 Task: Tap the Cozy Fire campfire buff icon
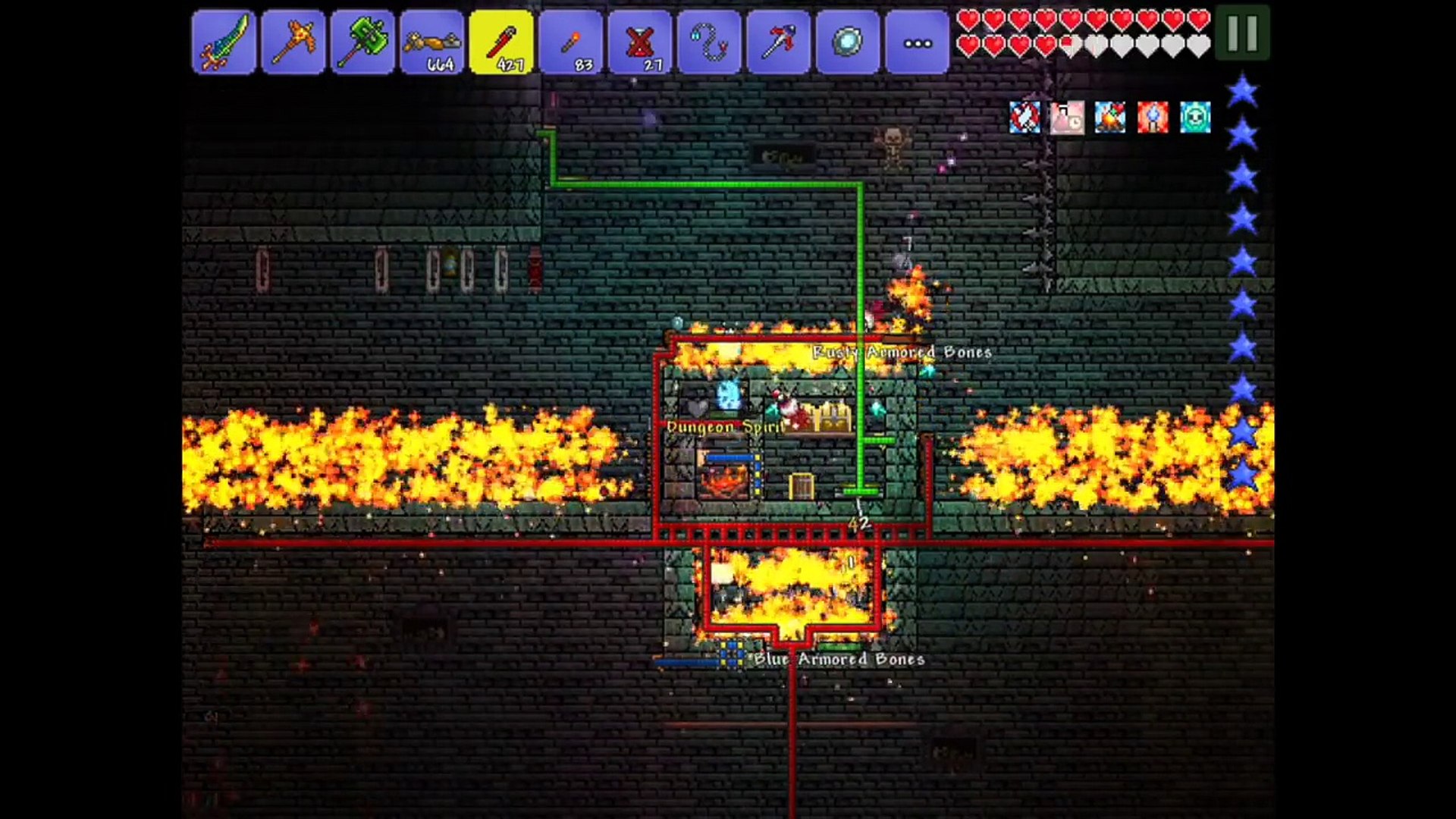(x=1110, y=118)
